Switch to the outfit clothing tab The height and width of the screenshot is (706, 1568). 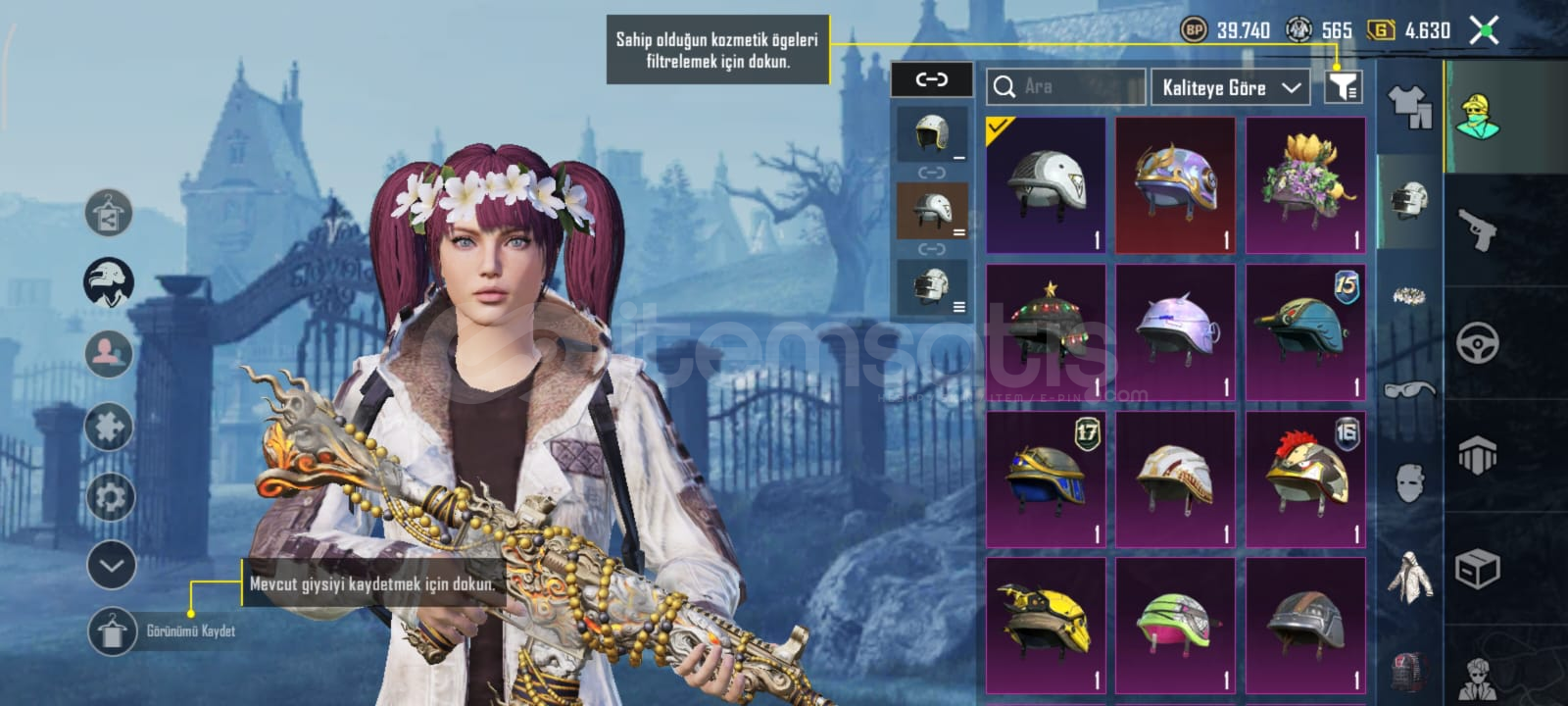coord(1409,106)
